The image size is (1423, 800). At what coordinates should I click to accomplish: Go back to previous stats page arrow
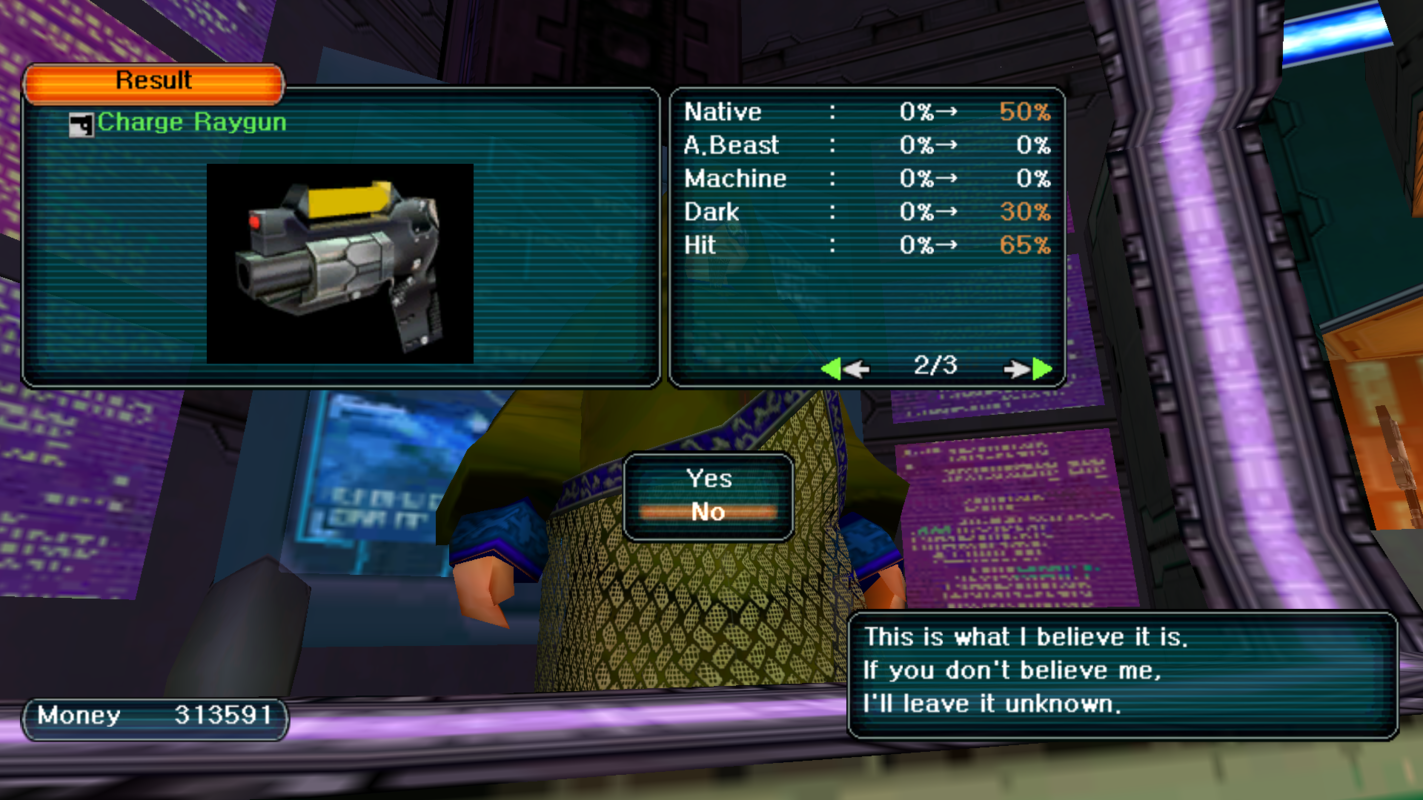click(x=843, y=369)
